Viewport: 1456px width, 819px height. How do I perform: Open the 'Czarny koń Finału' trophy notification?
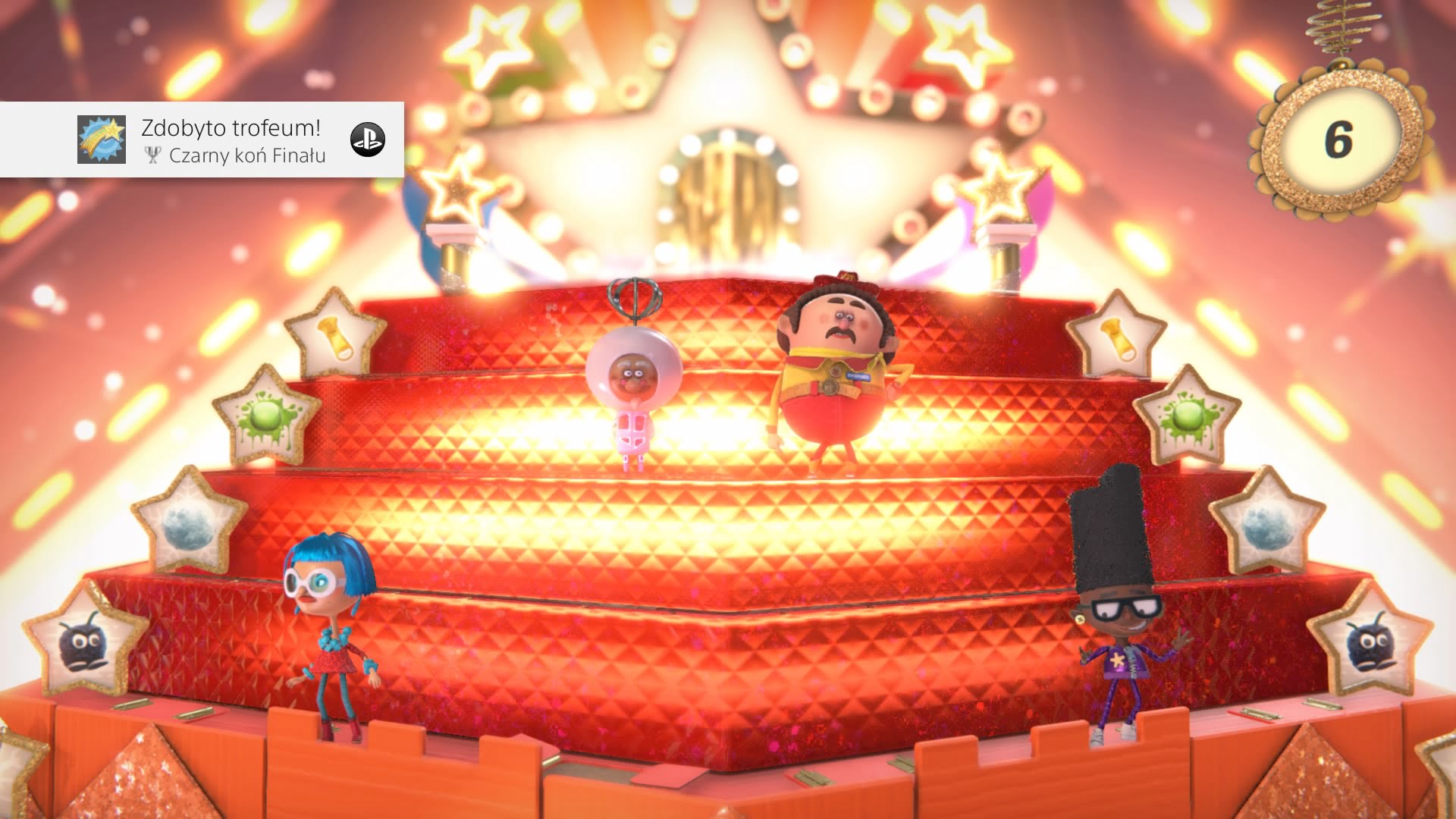coord(233,140)
